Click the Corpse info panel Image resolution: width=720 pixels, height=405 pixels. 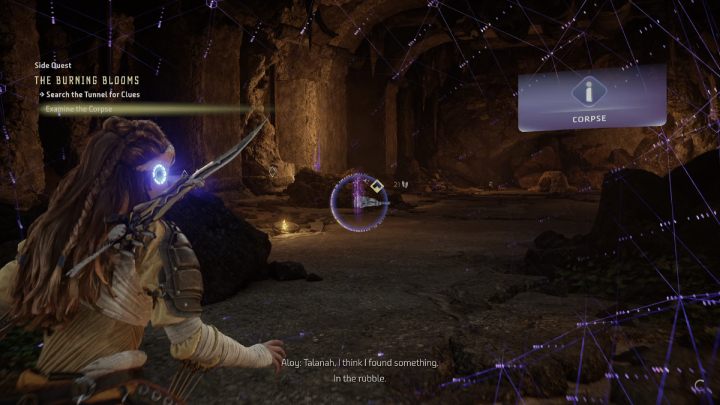point(592,98)
